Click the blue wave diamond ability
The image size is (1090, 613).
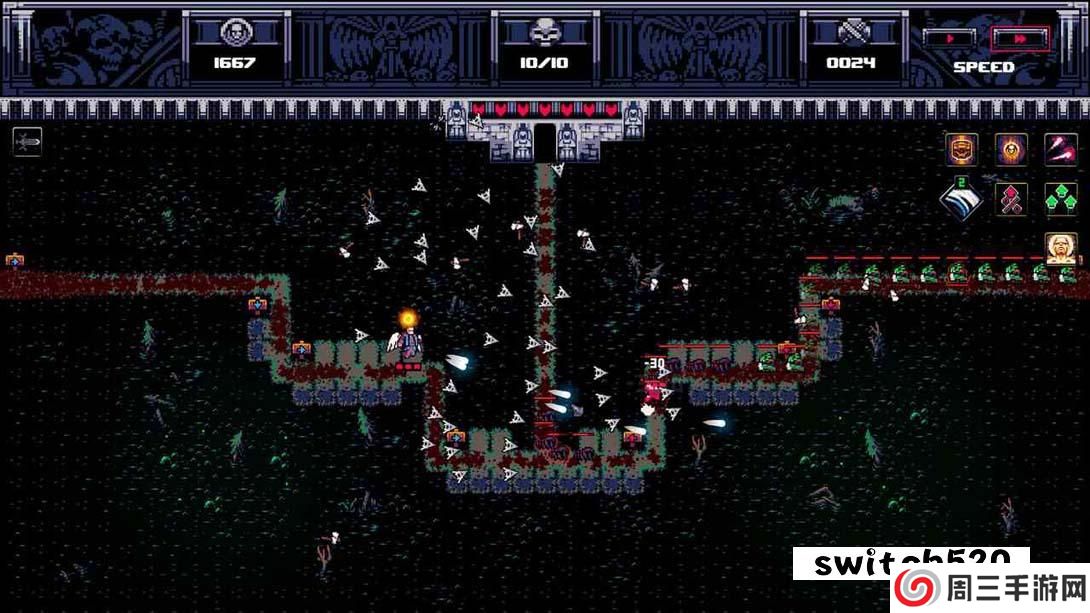961,198
